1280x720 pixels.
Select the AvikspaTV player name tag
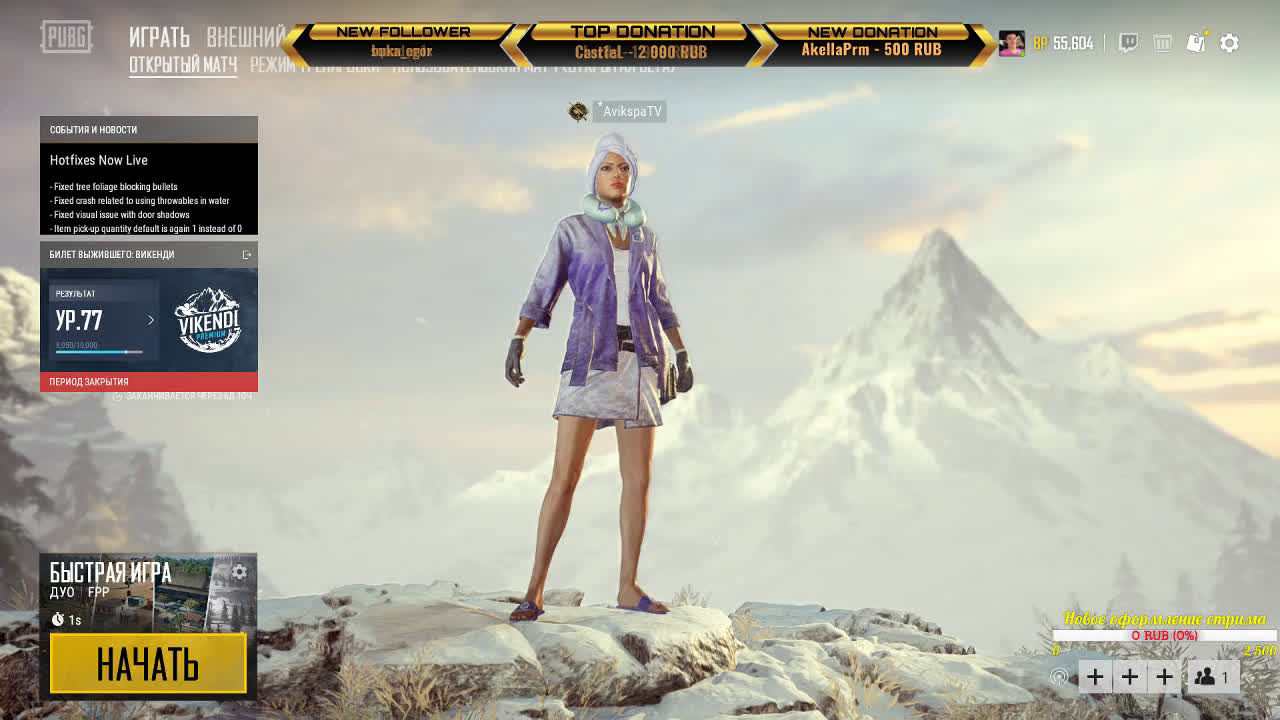click(x=631, y=112)
